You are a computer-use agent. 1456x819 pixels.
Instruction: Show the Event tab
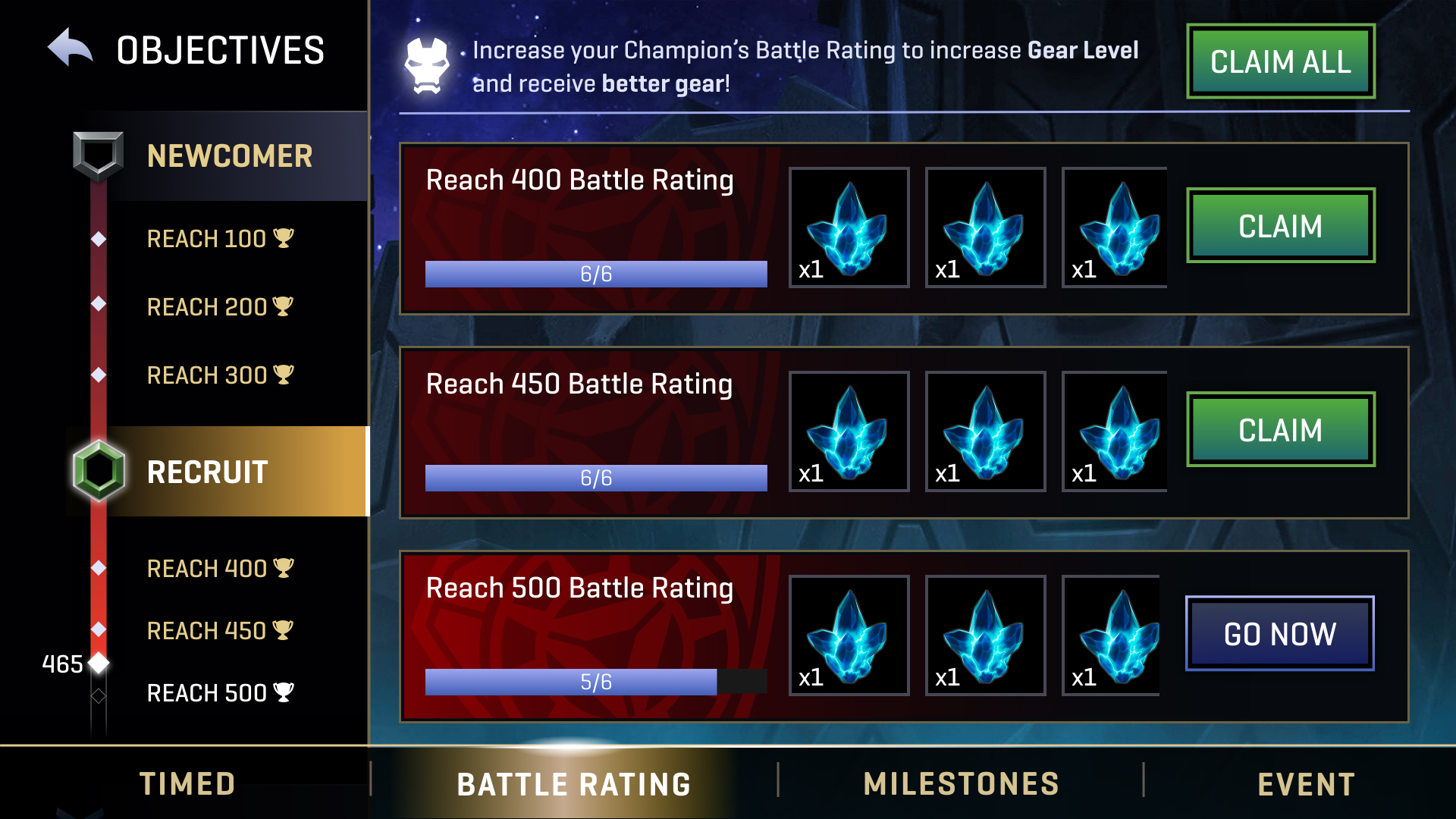(x=1306, y=784)
